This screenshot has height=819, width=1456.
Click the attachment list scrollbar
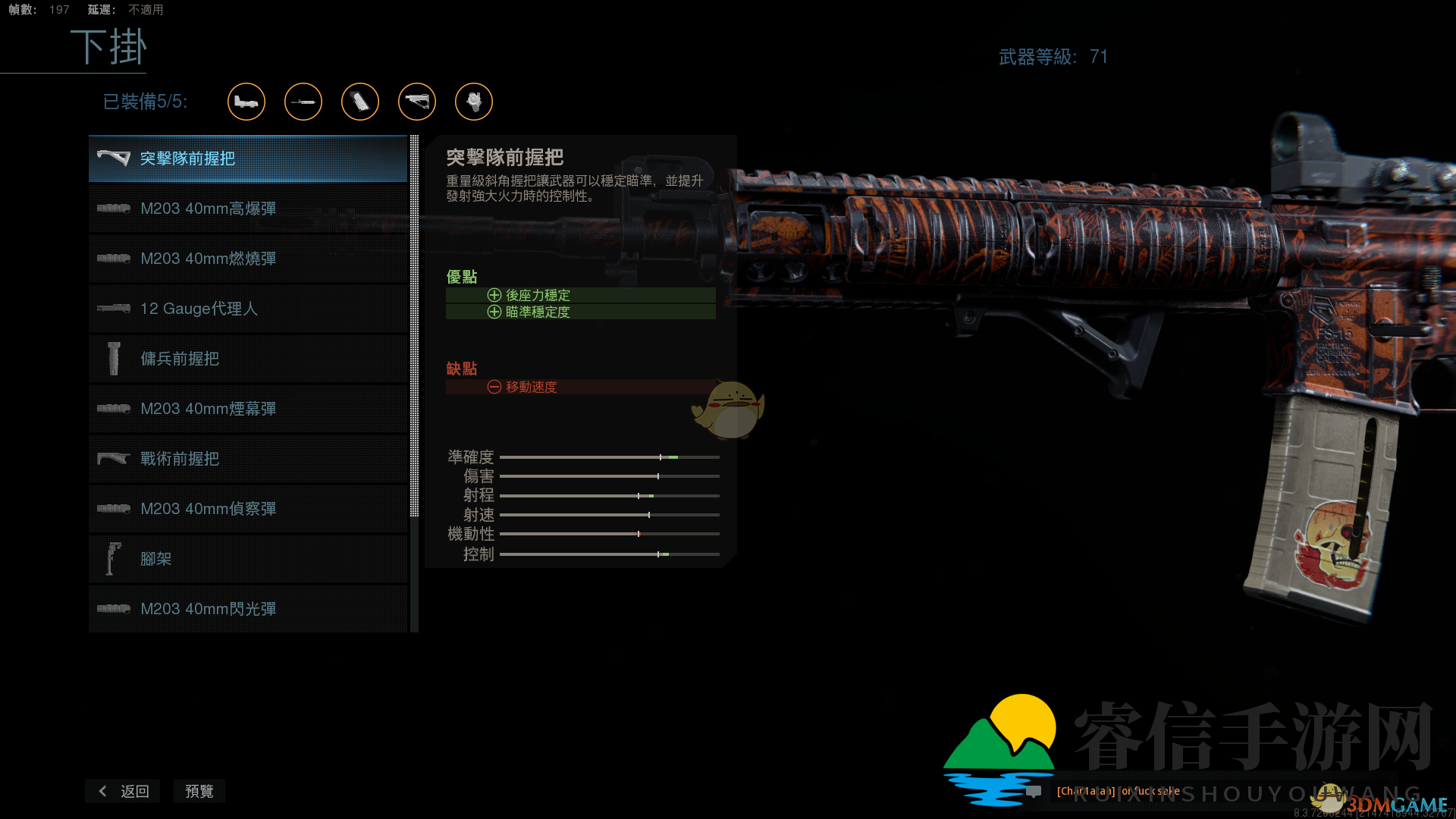click(x=414, y=326)
